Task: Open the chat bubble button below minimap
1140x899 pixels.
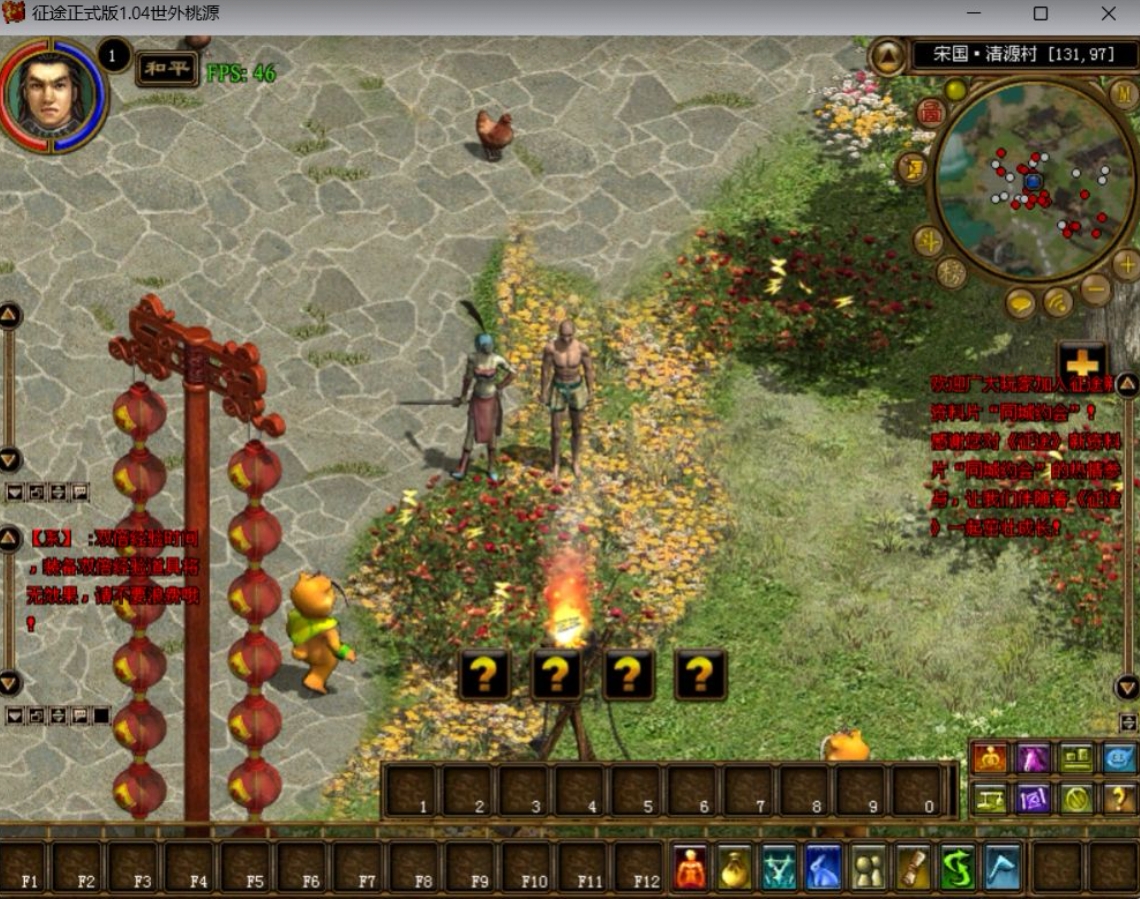Action: [x=1020, y=303]
